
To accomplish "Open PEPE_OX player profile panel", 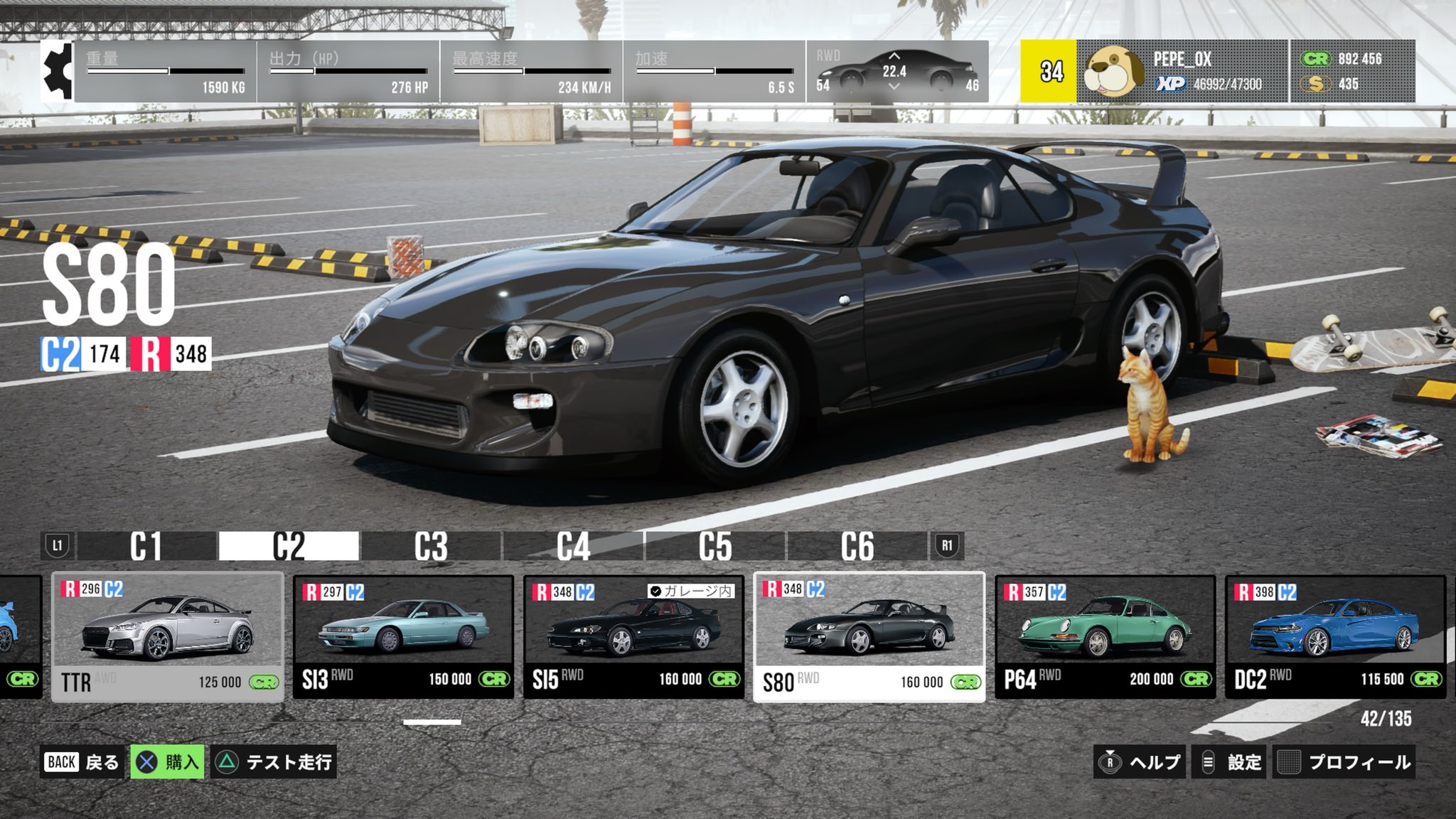I will pyautogui.click(x=1182, y=71).
